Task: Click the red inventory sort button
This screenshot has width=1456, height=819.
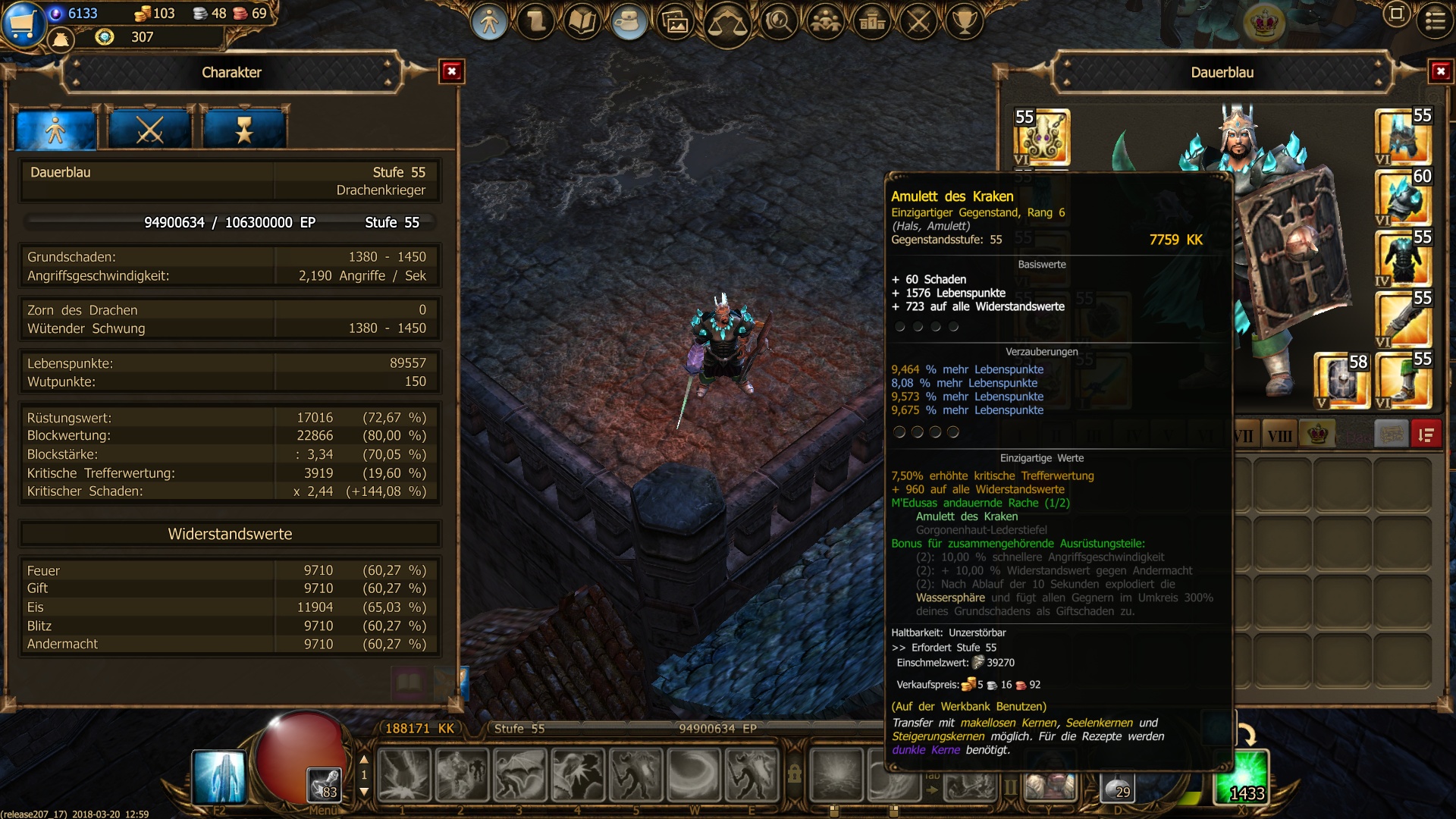Action: (1426, 435)
